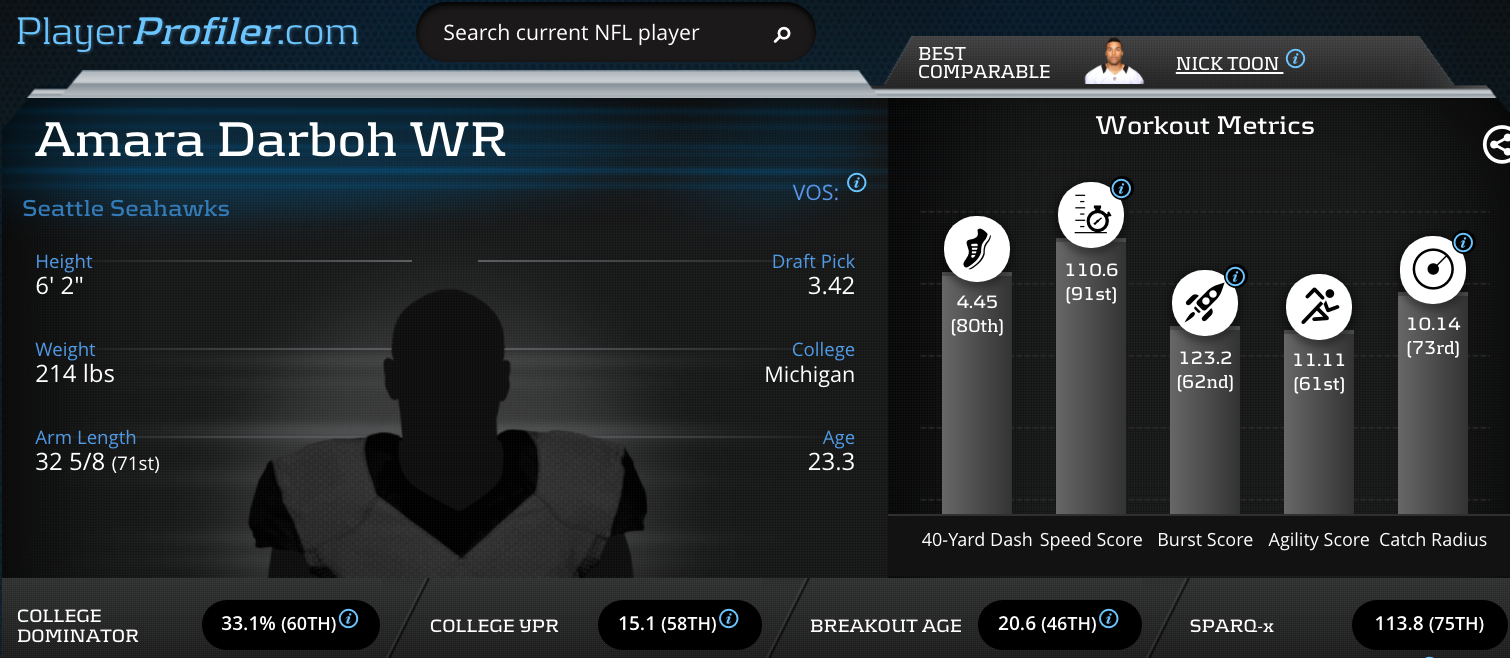Viewport: 1510px width, 658px height.
Task: Show Breakout Age info tooltip
Action: tap(1108, 618)
